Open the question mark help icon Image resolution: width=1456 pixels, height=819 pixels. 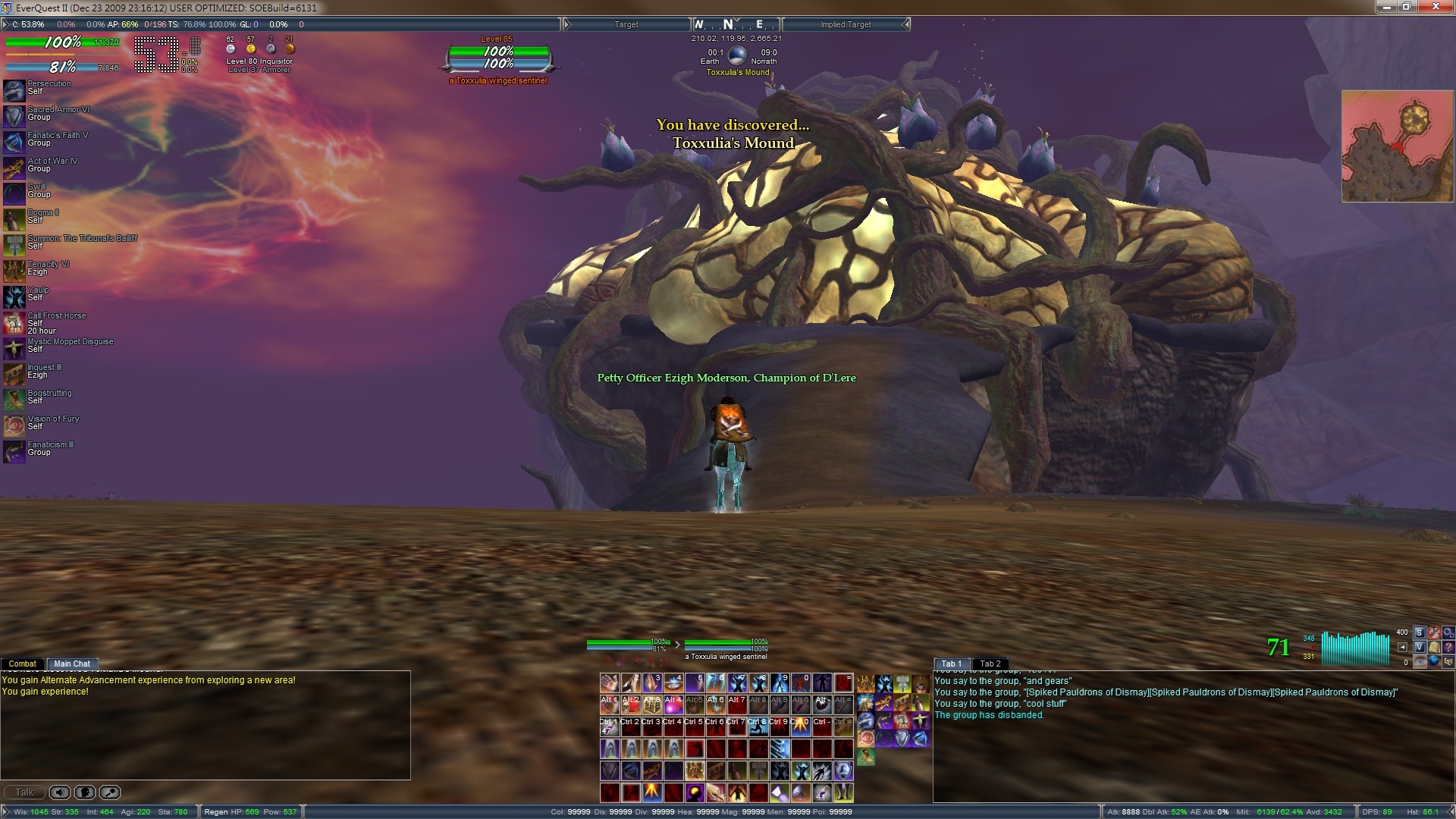pyautogui.click(x=1448, y=647)
